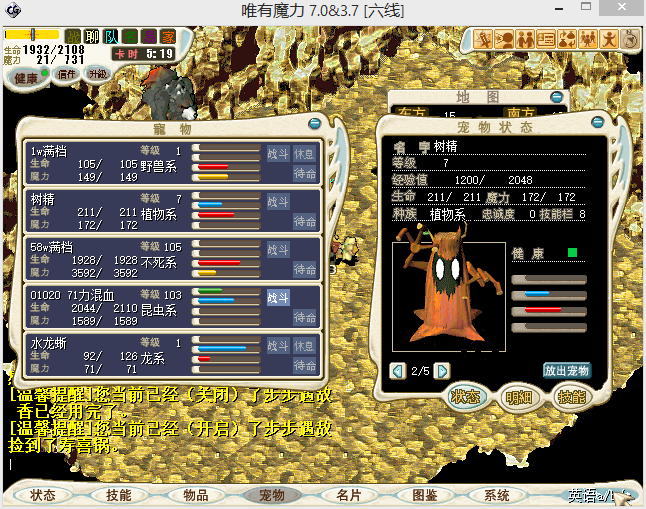Open the 图鉴 (Album) menu
This screenshot has height=509, width=646.
click(424, 495)
